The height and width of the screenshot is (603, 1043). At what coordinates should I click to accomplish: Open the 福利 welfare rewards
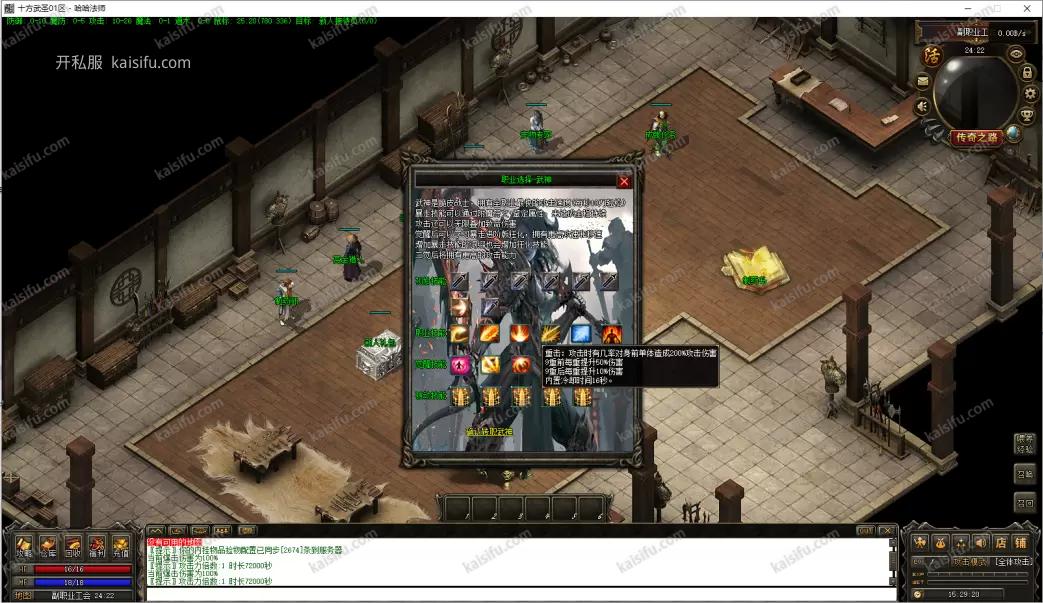click(97, 546)
